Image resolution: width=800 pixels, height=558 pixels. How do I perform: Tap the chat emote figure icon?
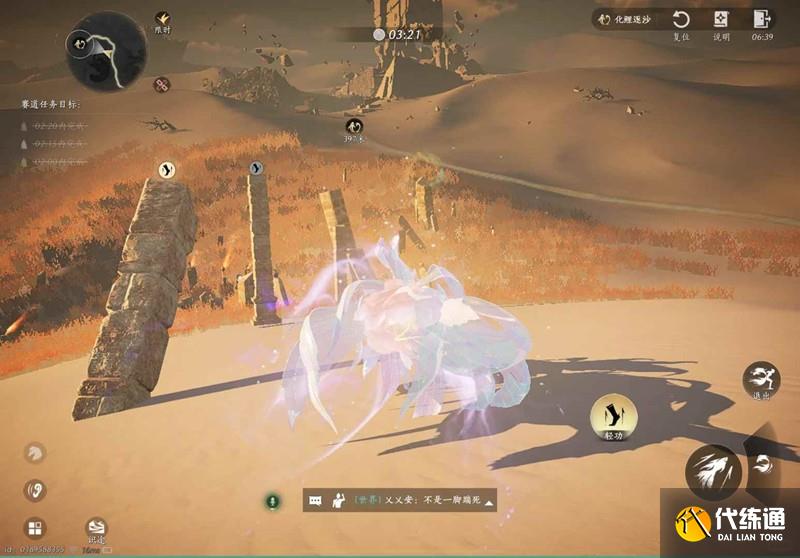point(337,501)
